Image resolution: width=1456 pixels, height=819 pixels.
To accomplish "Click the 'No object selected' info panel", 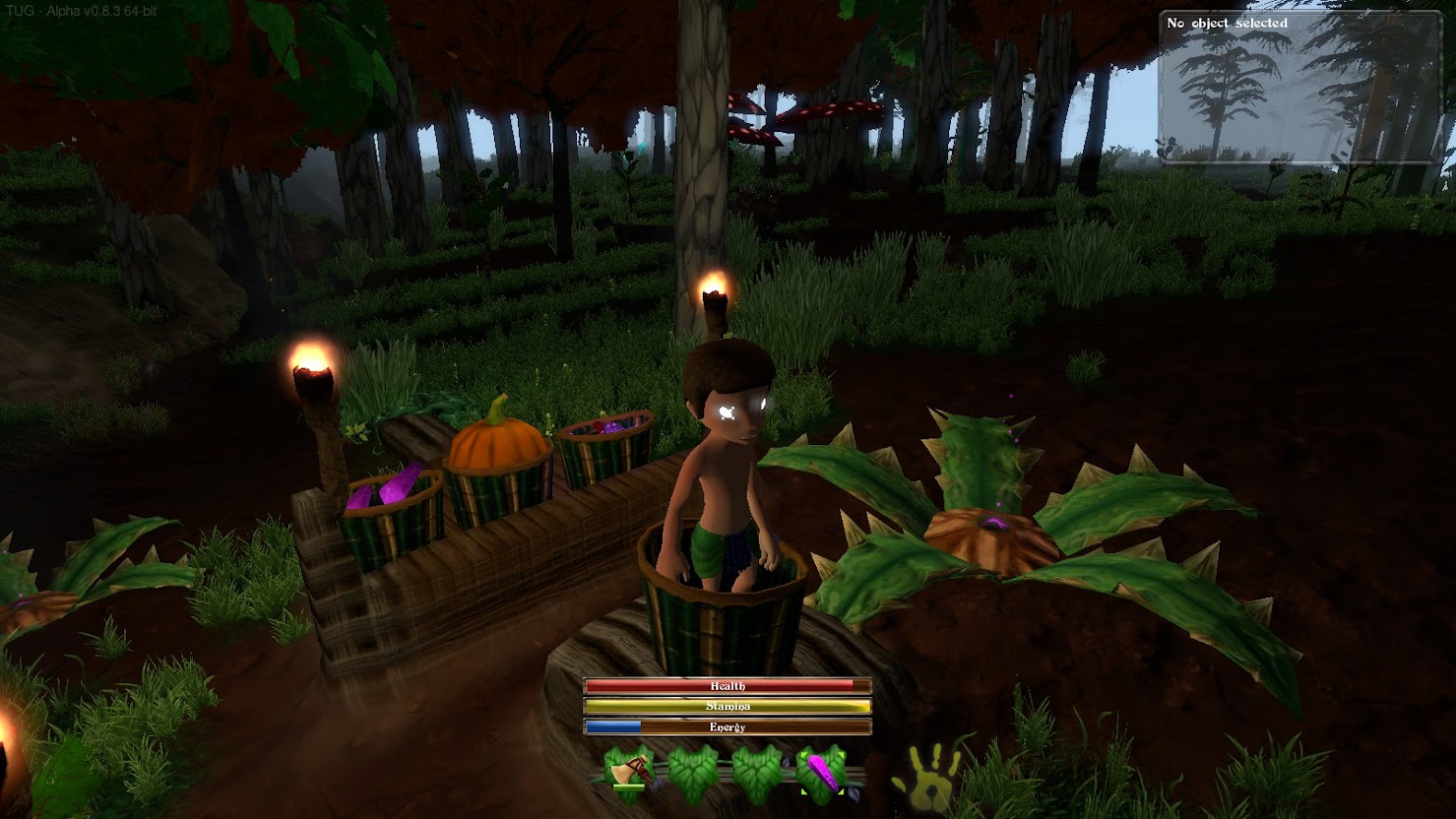I will [x=1303, y=86].
